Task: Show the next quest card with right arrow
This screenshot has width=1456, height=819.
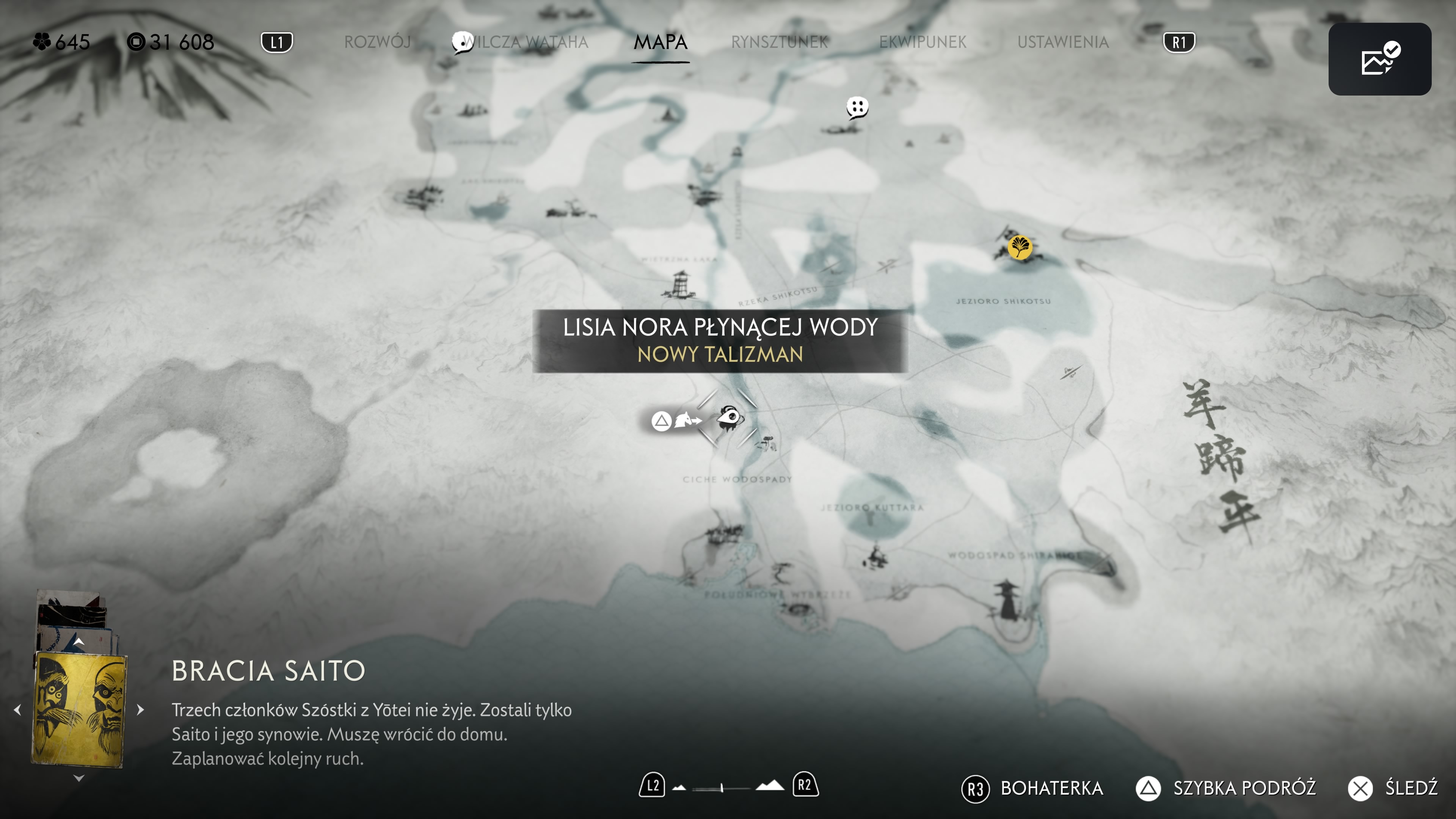Action: coord(141,709)
